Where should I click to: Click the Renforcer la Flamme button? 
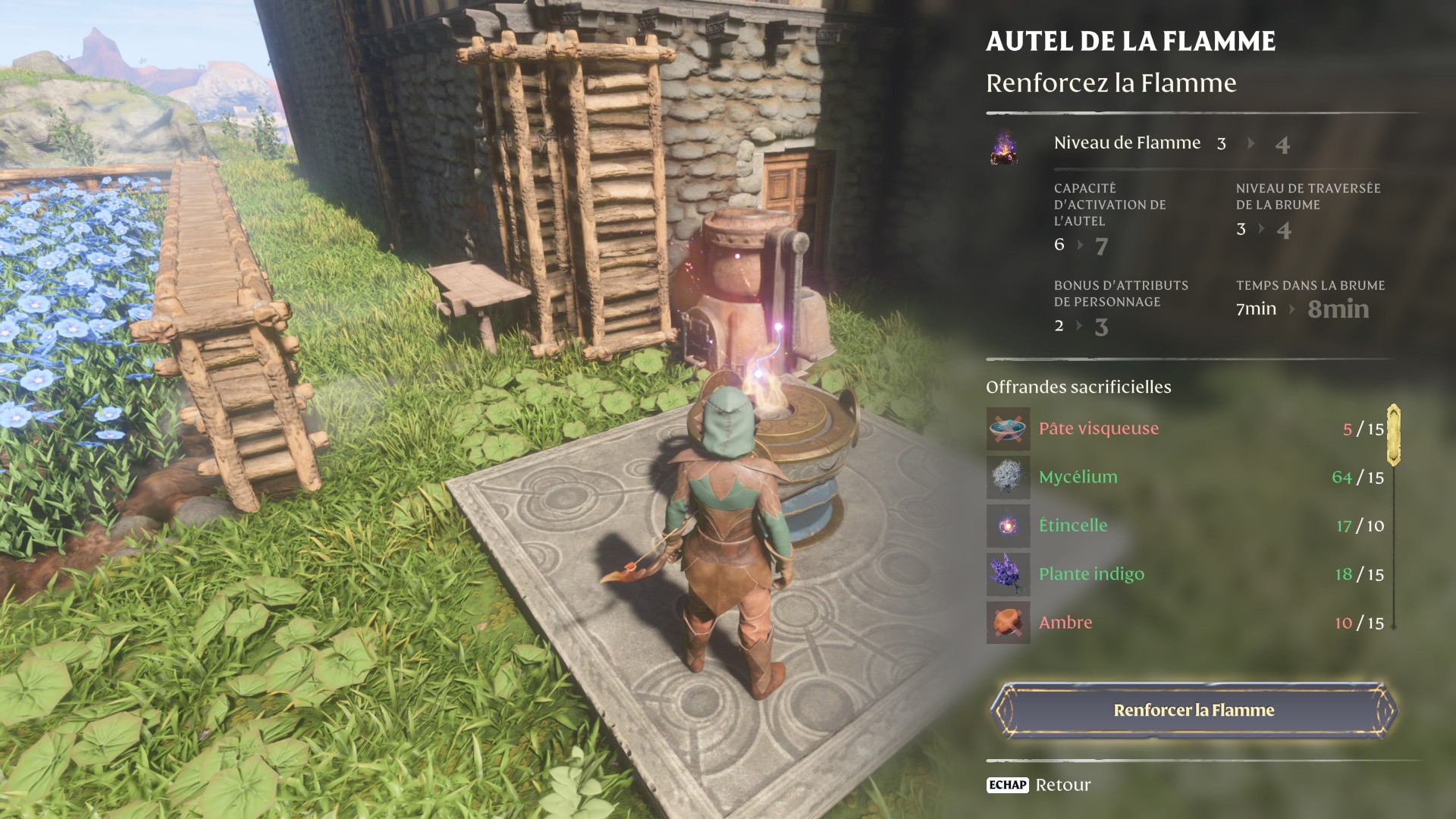(x=1193, y=711)
